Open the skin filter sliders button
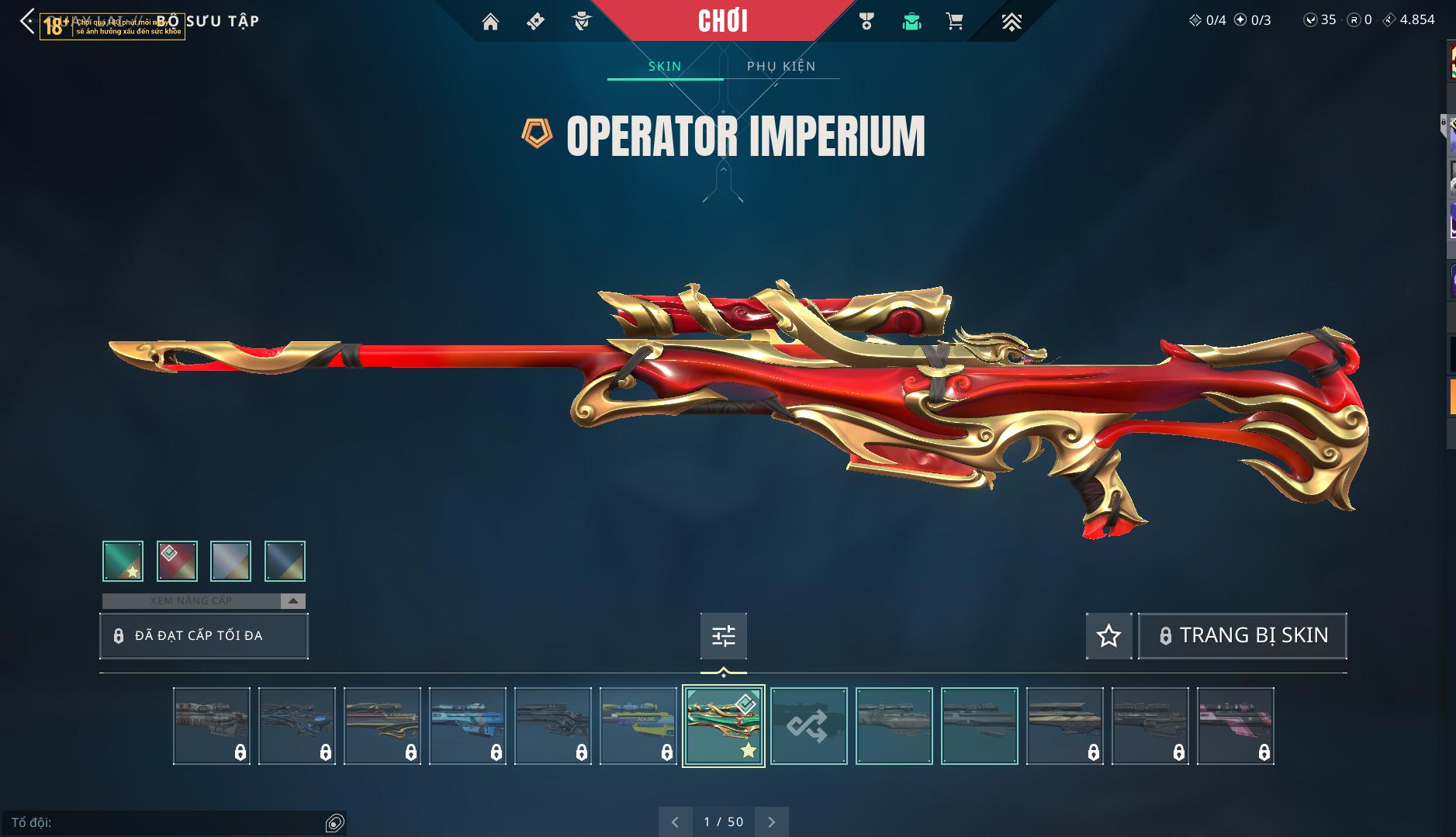This screenshot has height=837, width=1456. 723,636
